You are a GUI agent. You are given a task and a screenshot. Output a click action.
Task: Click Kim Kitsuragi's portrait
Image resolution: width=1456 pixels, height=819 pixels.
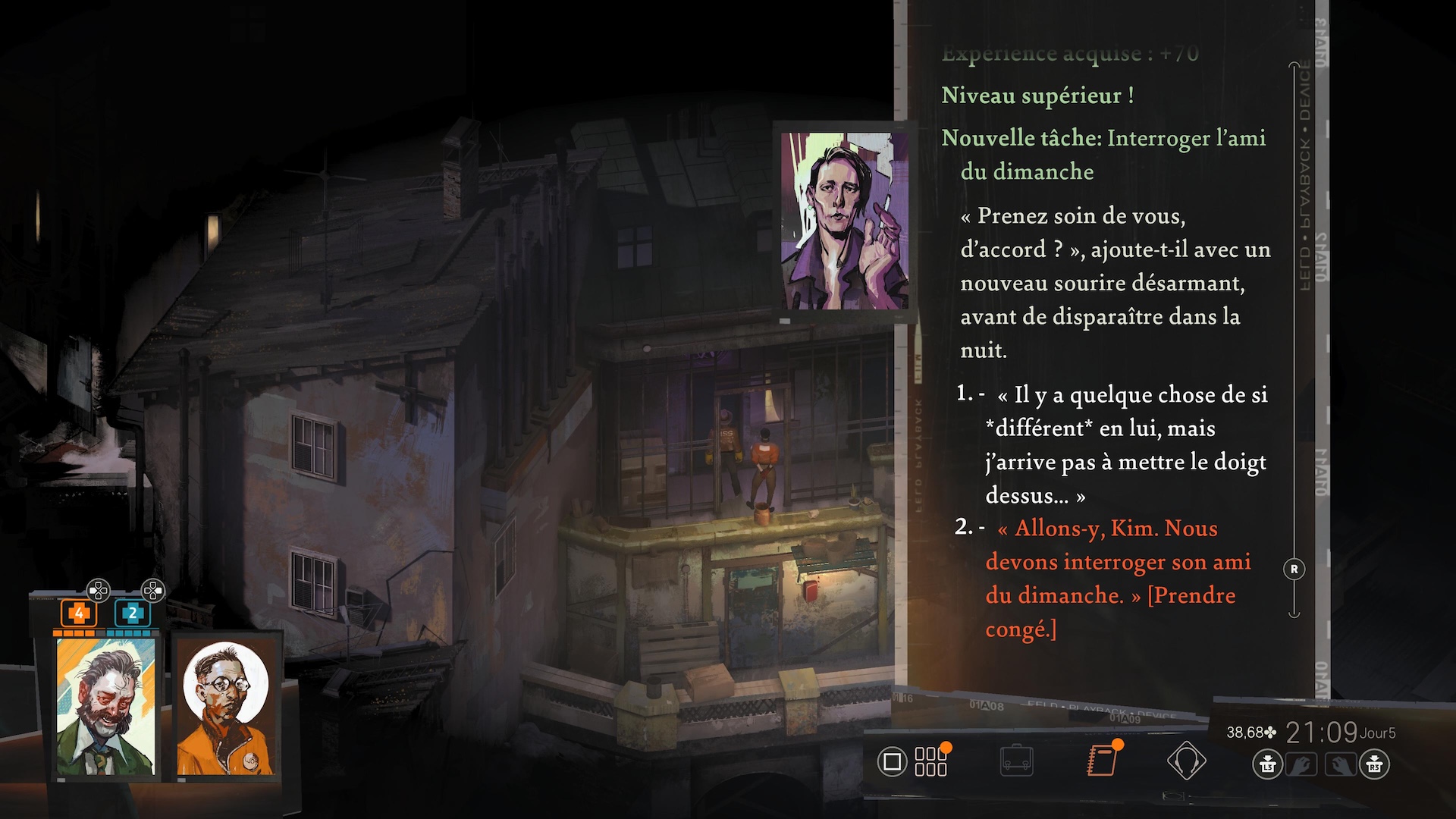[x=224, y=708]
